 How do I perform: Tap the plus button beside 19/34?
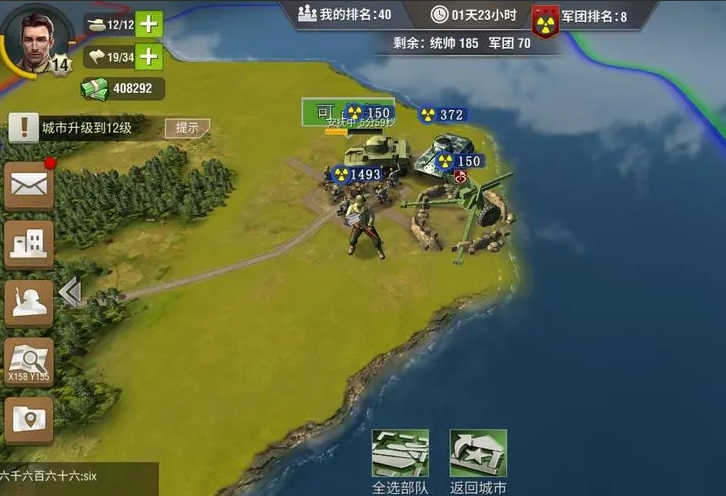(x=148, y=56)
